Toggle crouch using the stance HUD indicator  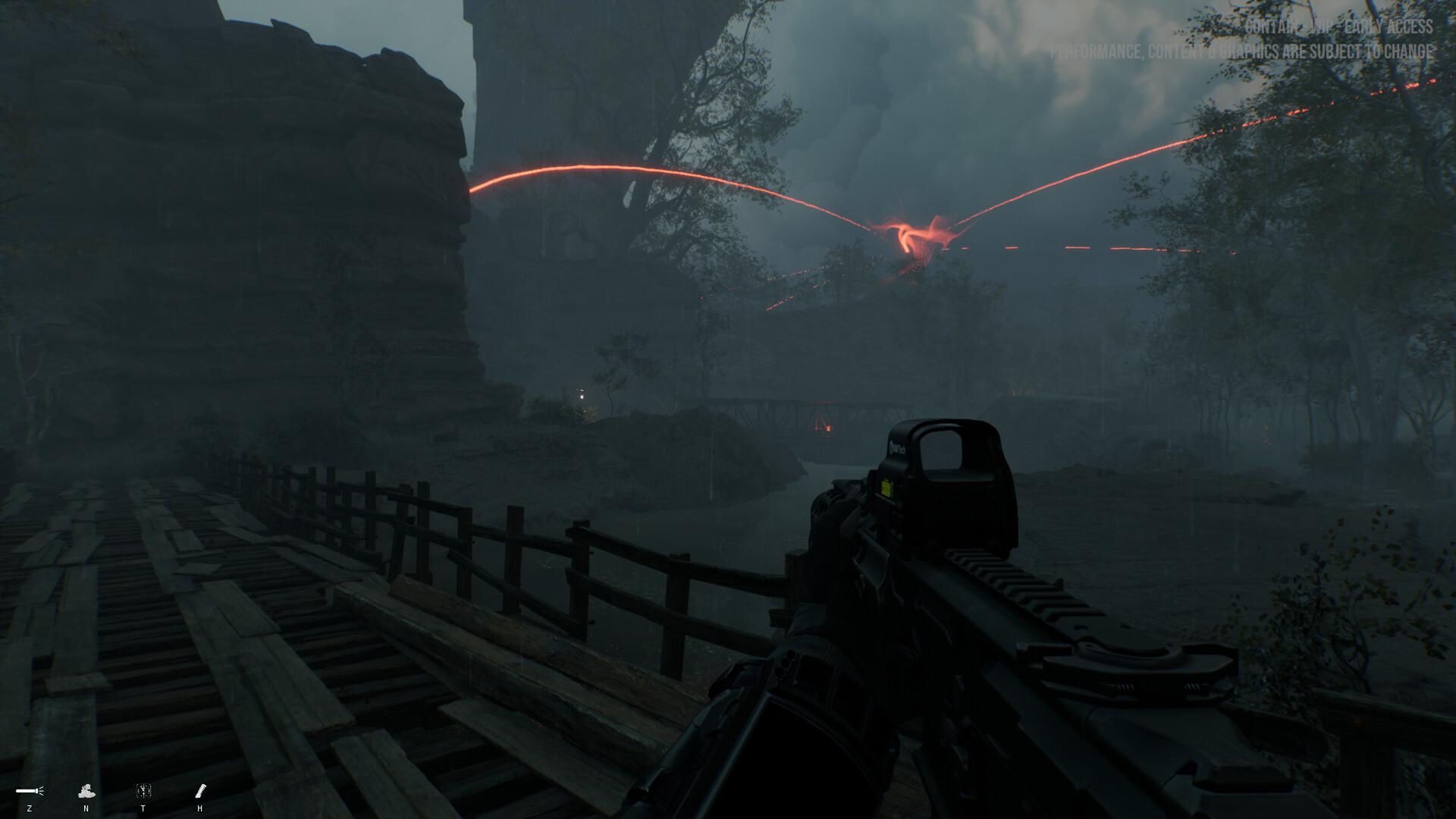[x=86, y=792]
